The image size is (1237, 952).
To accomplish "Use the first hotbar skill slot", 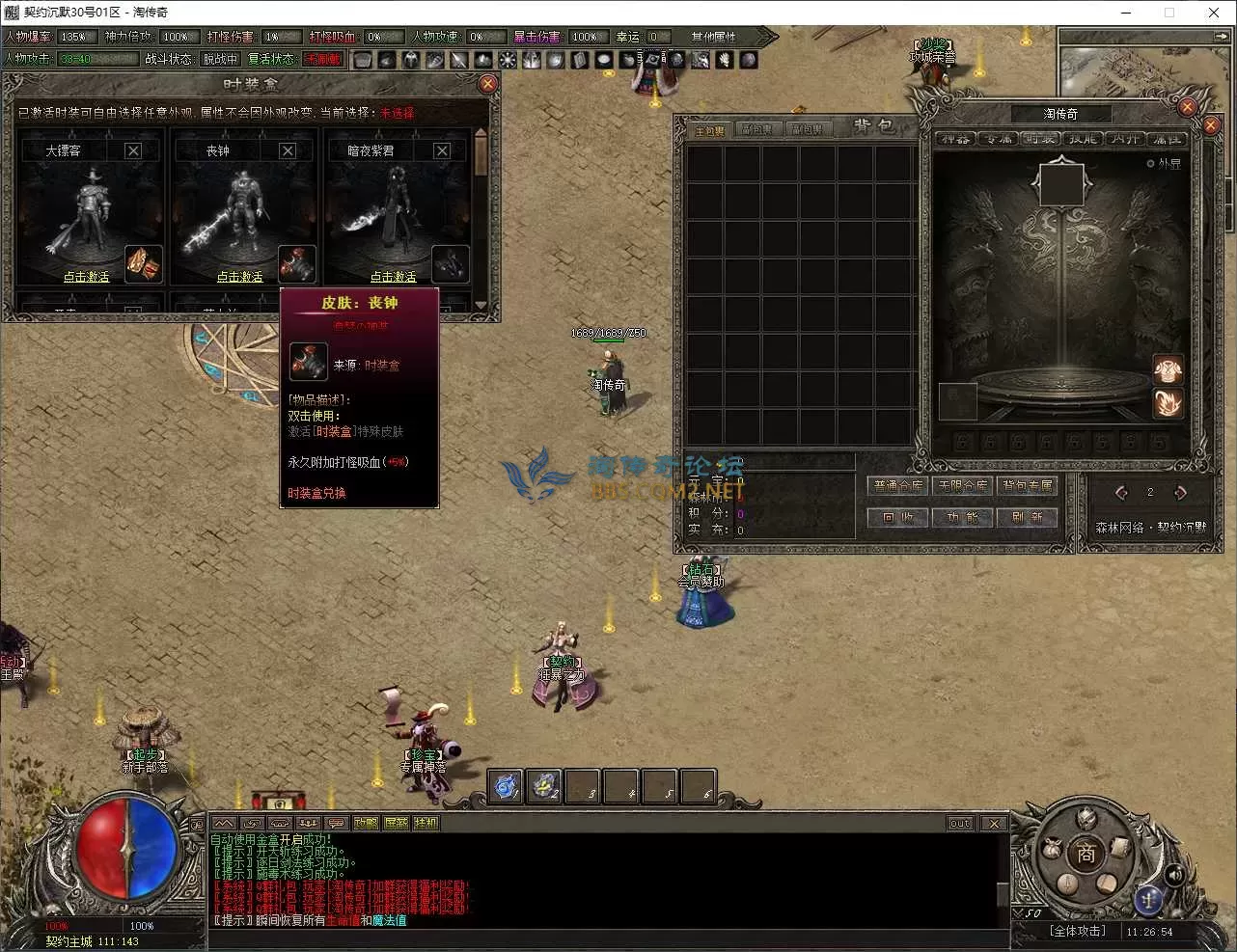I will click(x=507, y=787).
